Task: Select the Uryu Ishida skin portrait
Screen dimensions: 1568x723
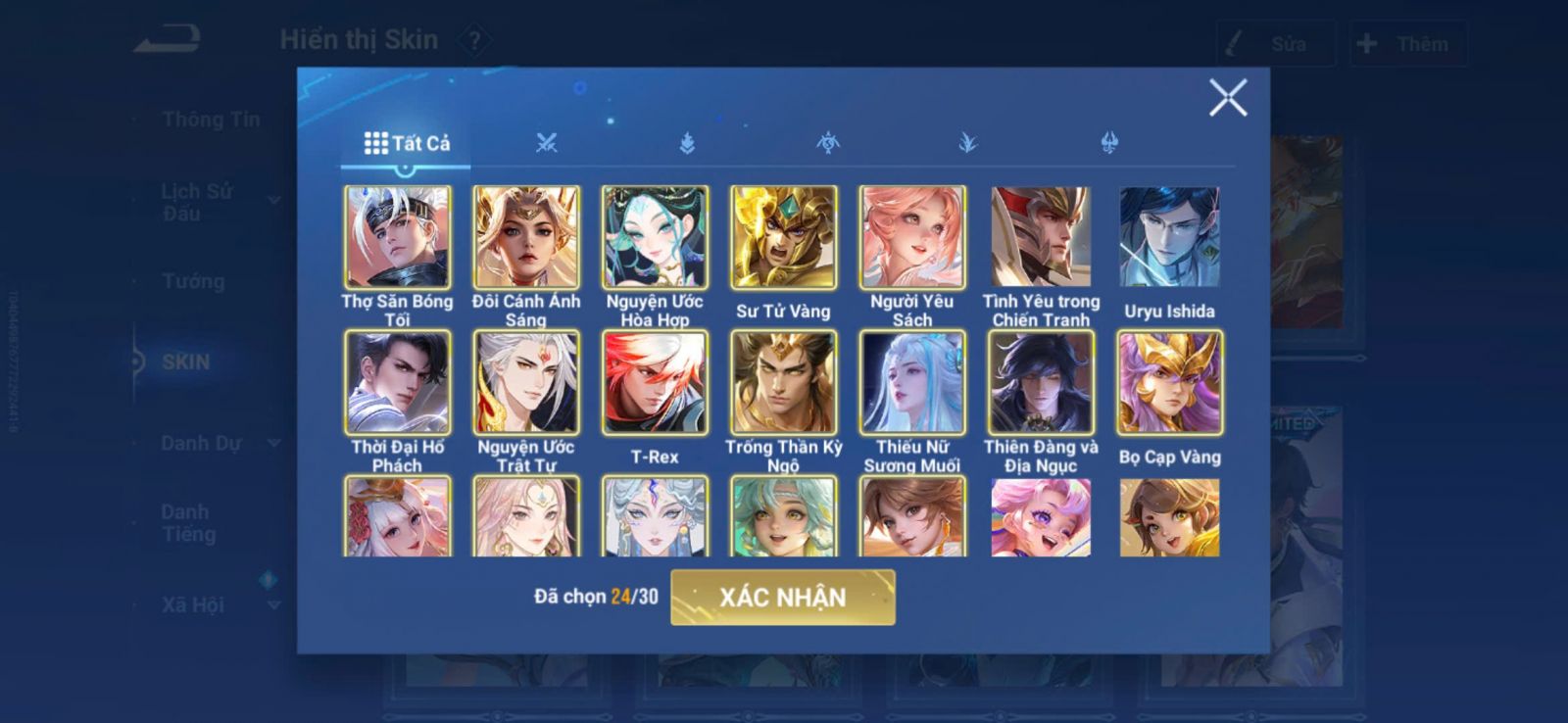Action: point(1169,238)
